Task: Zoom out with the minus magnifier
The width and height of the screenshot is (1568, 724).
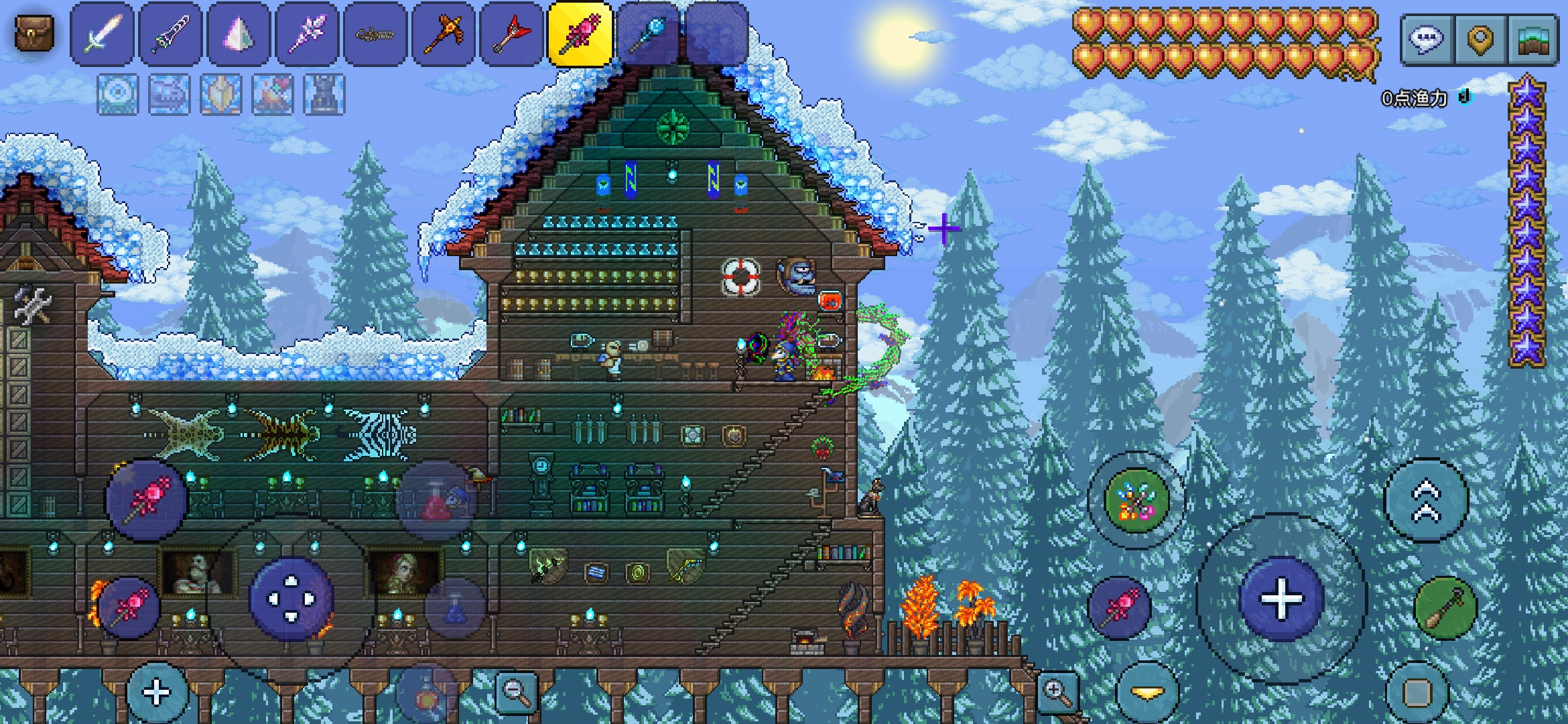Action: pos(517,692)
